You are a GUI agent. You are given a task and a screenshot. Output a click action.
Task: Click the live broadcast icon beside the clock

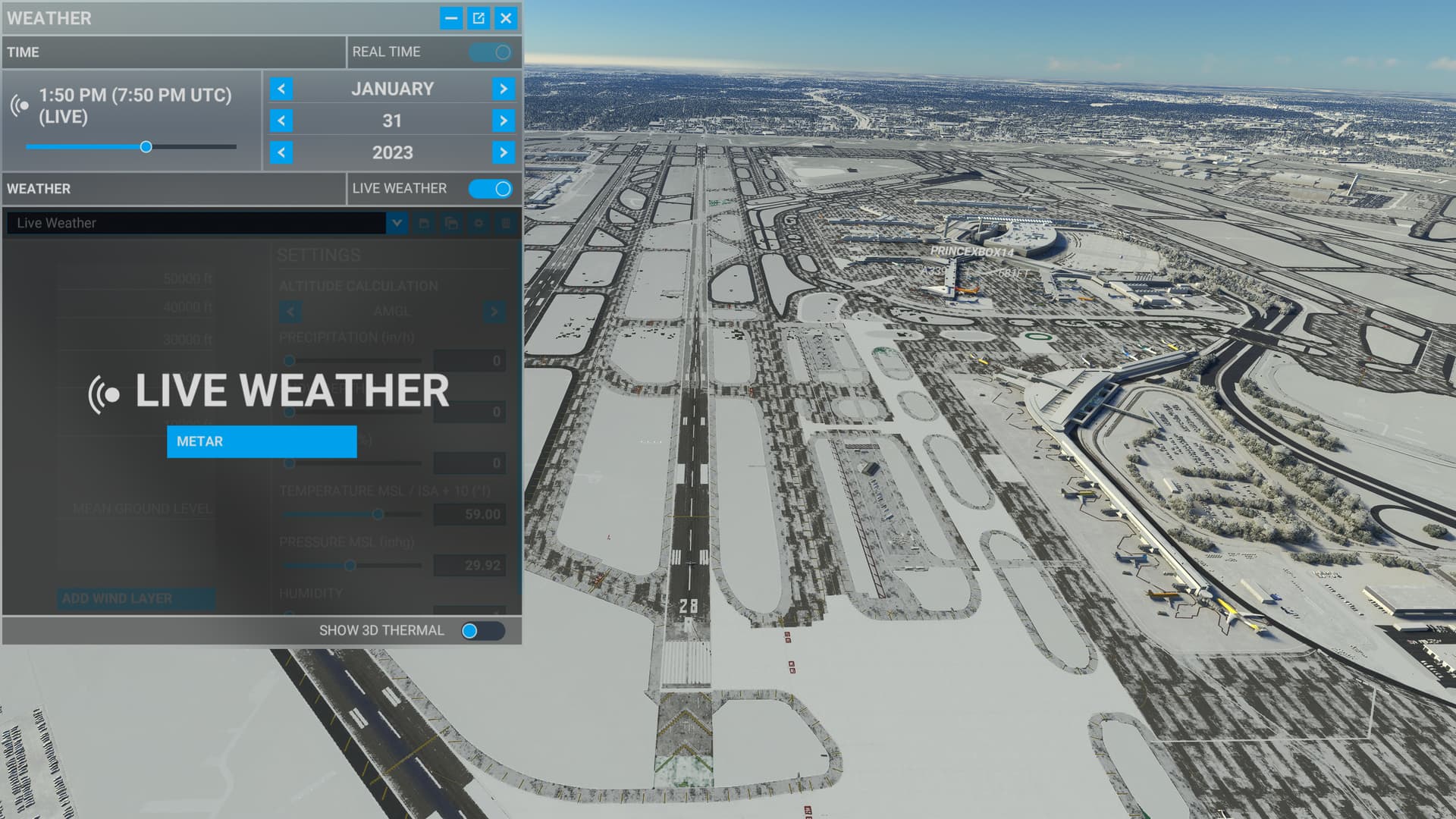pos(17,106)
